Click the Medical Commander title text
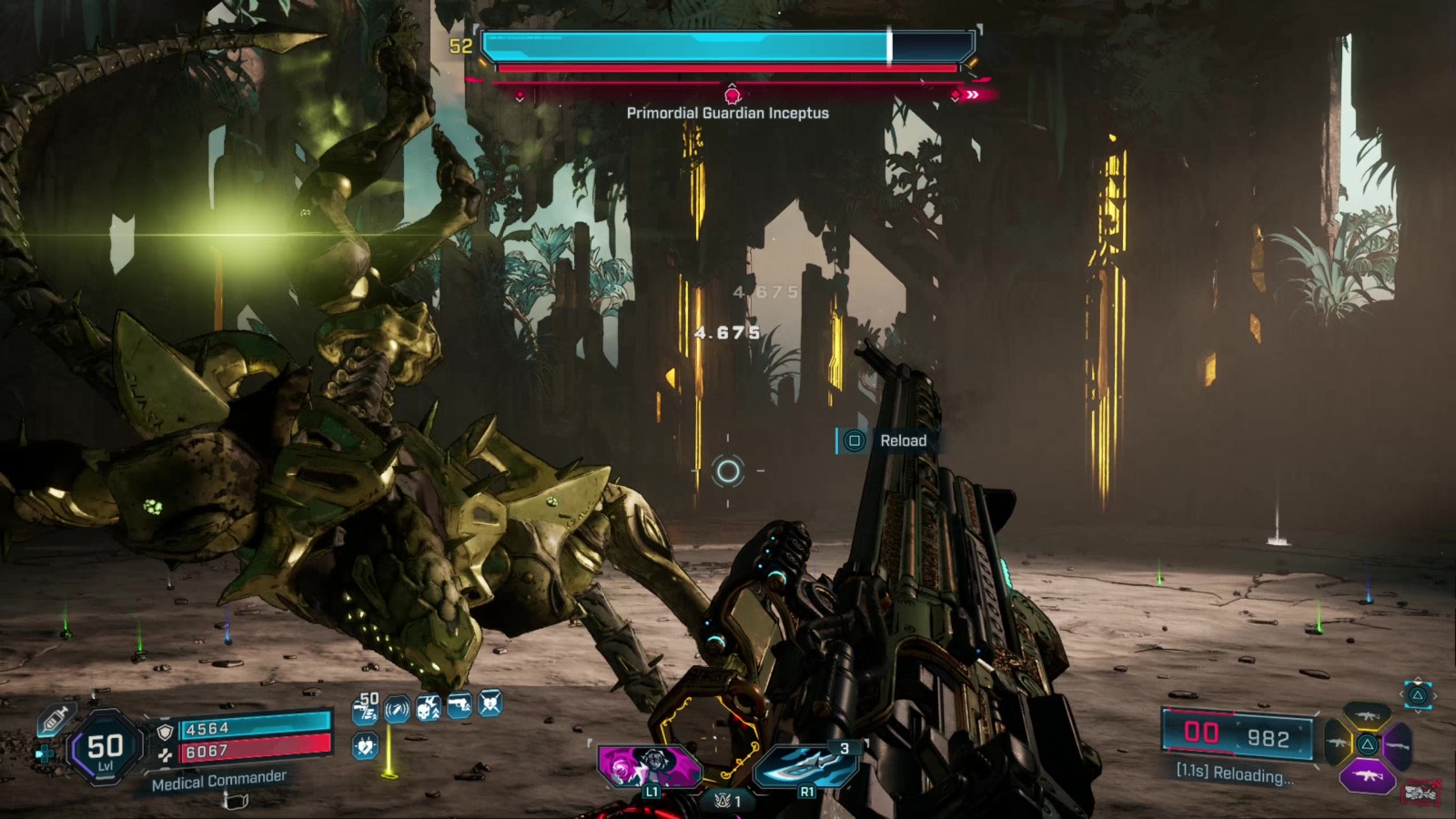This screenshot has height=819, width=1456. coord(219,781)
